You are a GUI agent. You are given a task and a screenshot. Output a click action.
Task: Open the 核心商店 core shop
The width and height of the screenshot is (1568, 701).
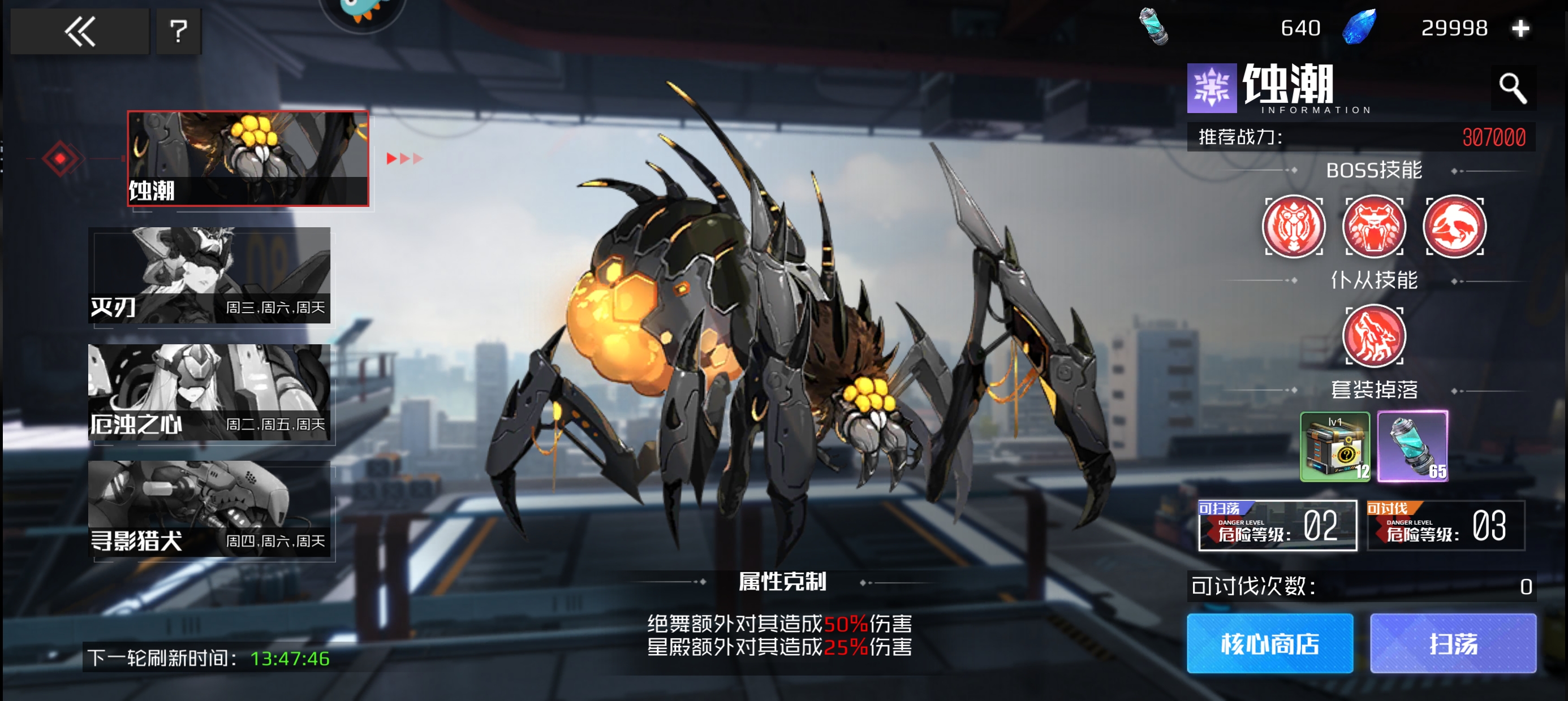[1270, 643]
